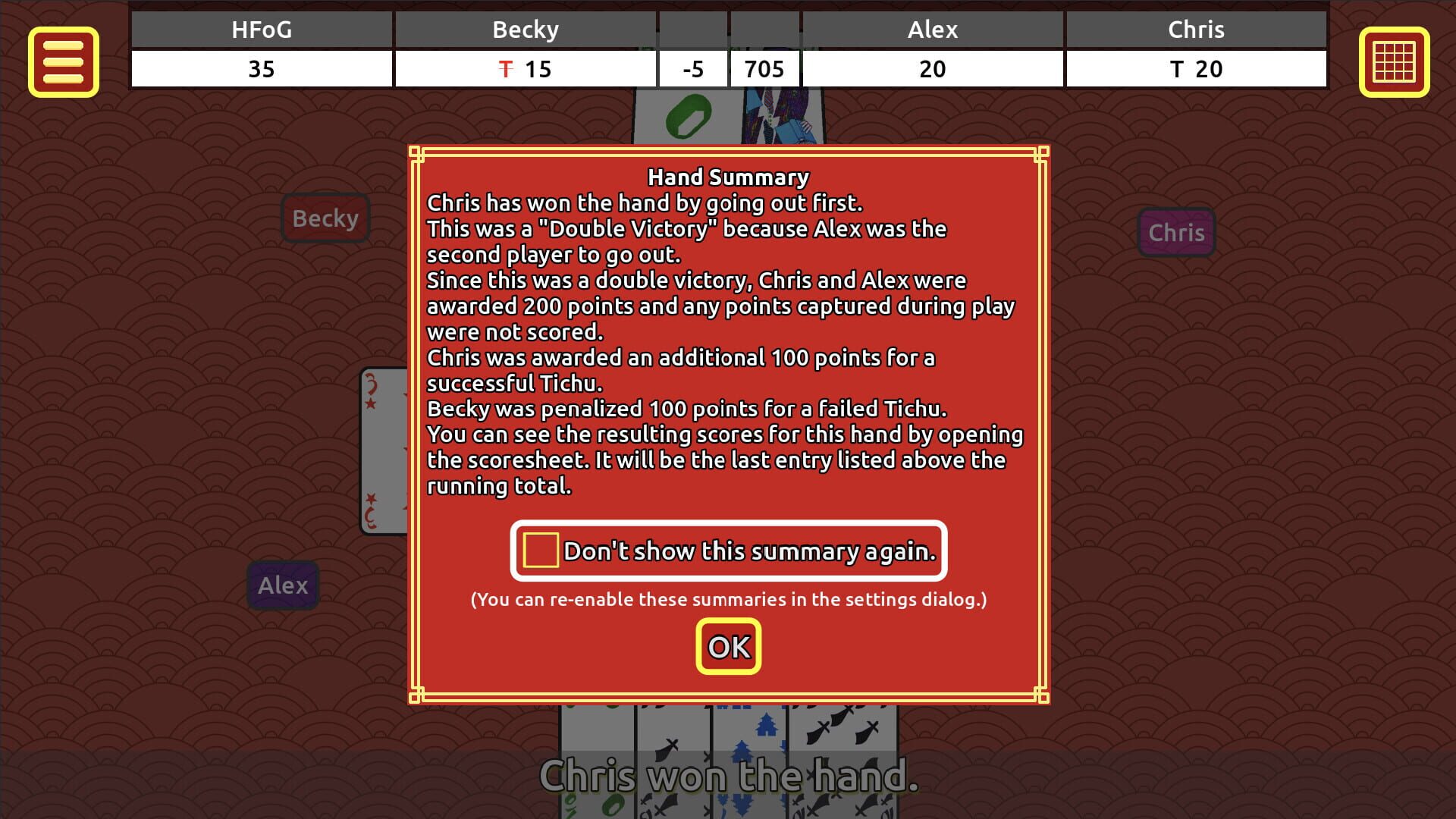
Task: Expand the HFoG column header
Action: tap(262, 30)
